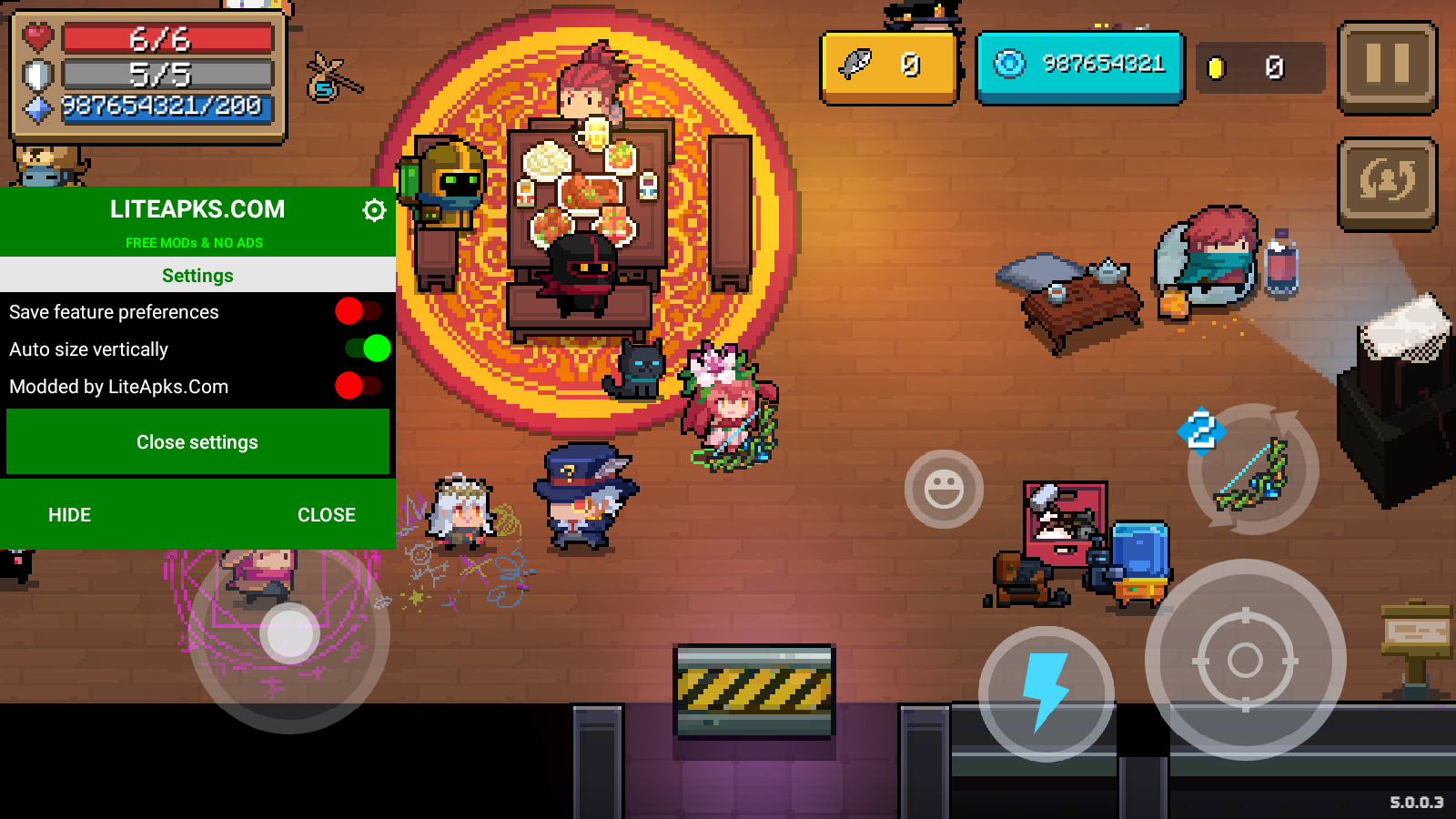Hide the mod menu overlay
Image resolution: width=1456 pixels, height=819 pixels.
click(69, 515)
